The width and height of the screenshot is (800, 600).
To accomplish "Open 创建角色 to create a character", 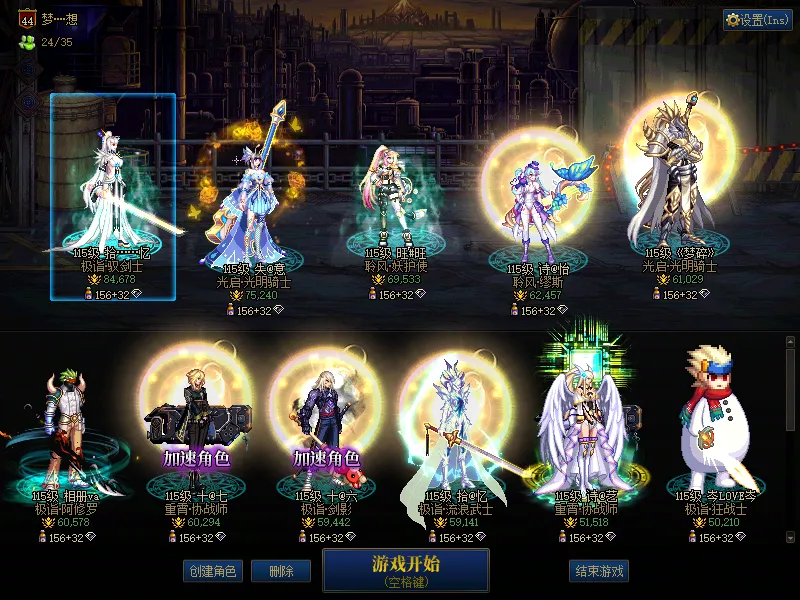I will 211,571.
